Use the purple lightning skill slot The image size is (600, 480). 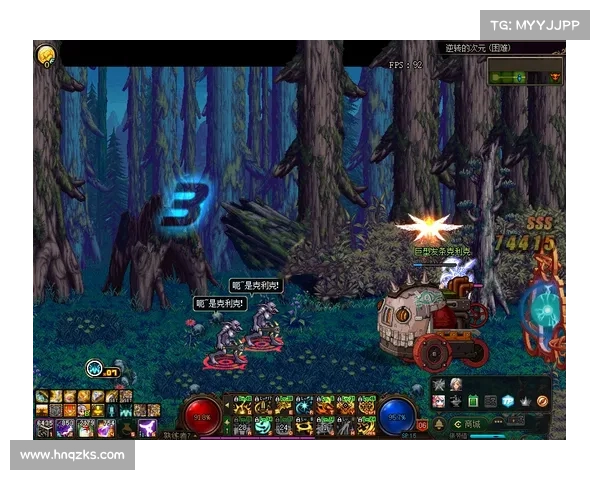(x=146, y=427)
